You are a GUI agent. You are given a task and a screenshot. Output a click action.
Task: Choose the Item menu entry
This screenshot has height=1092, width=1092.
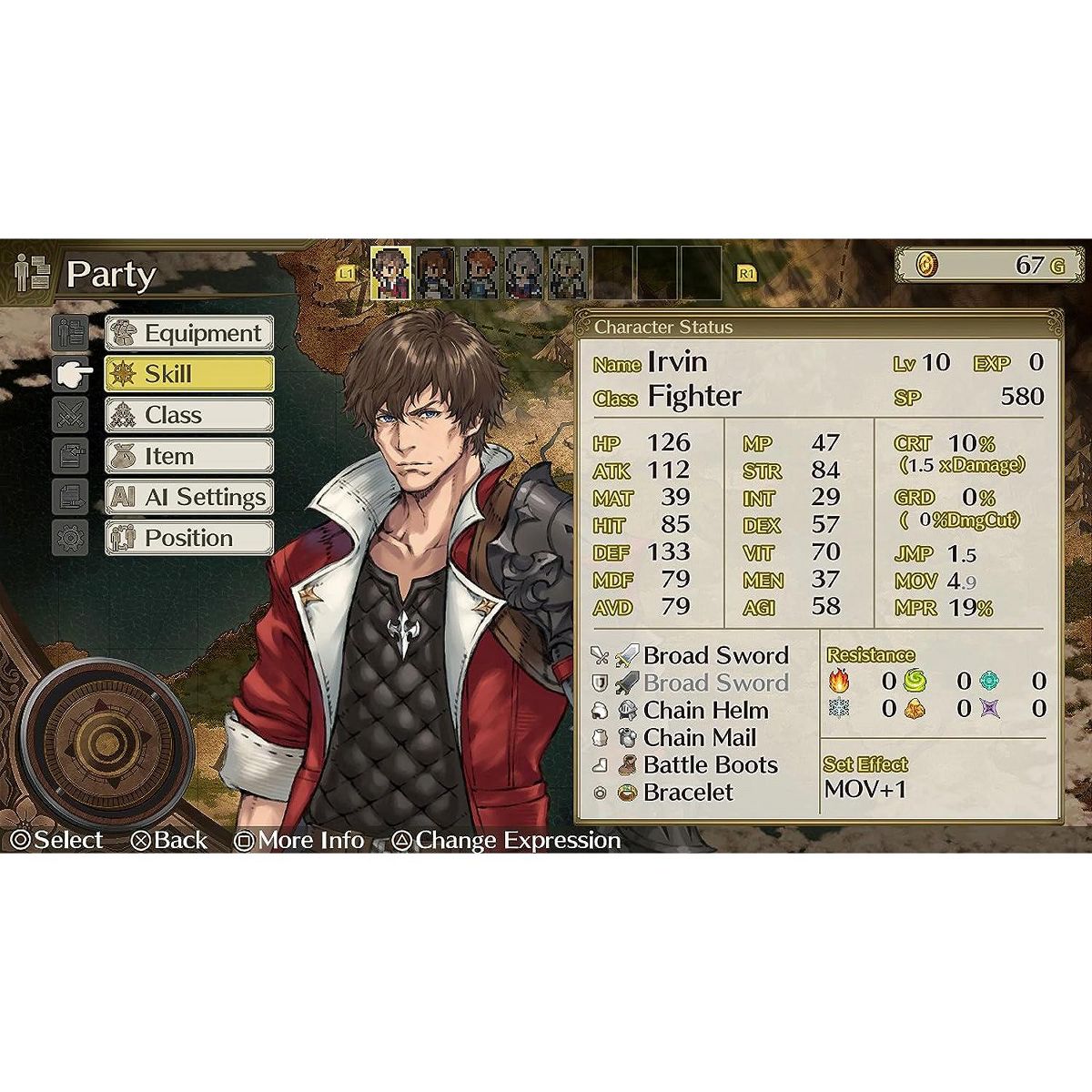[x=189, y=456]
